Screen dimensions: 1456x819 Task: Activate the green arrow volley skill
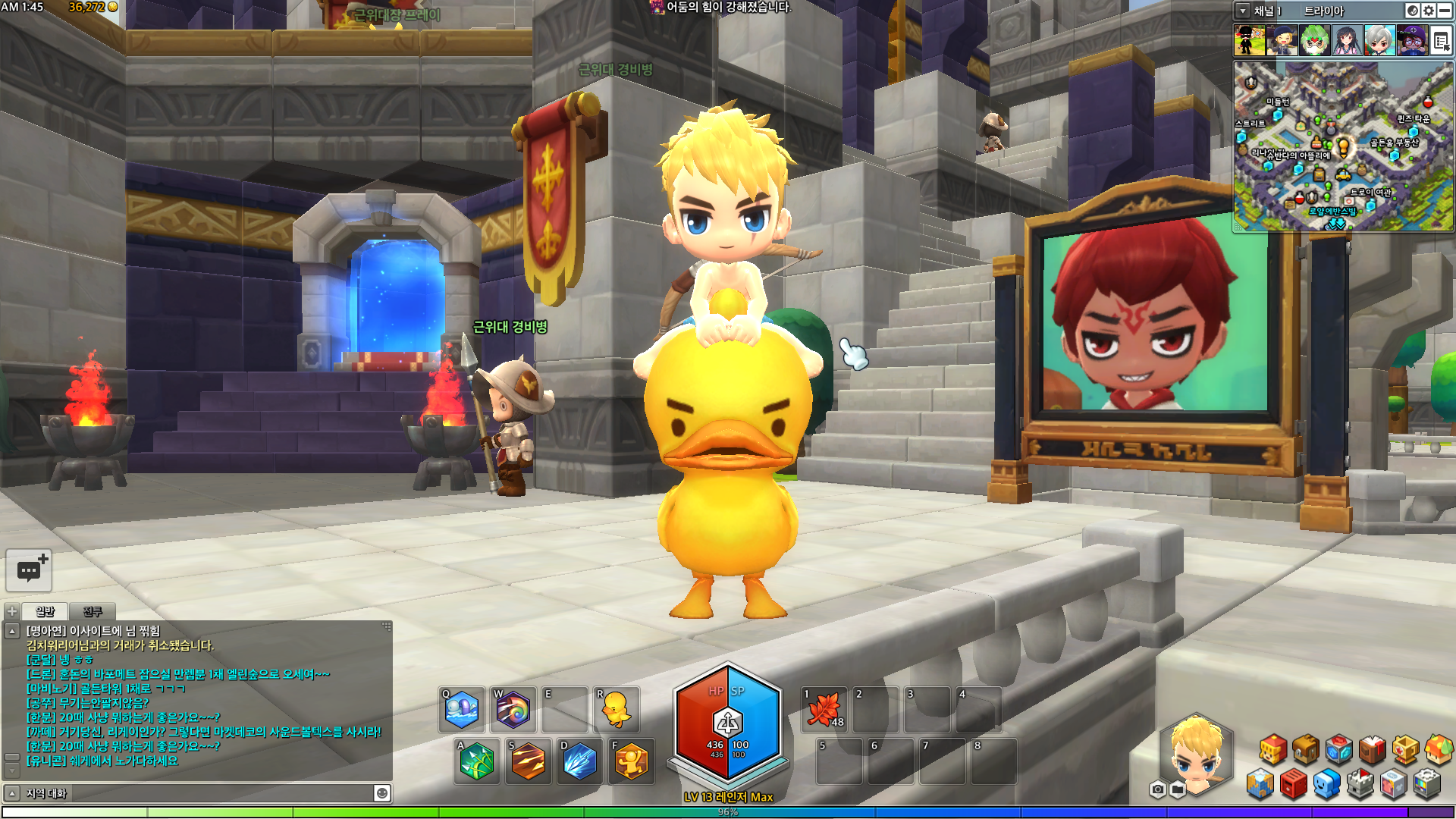(x=476, y=761)
